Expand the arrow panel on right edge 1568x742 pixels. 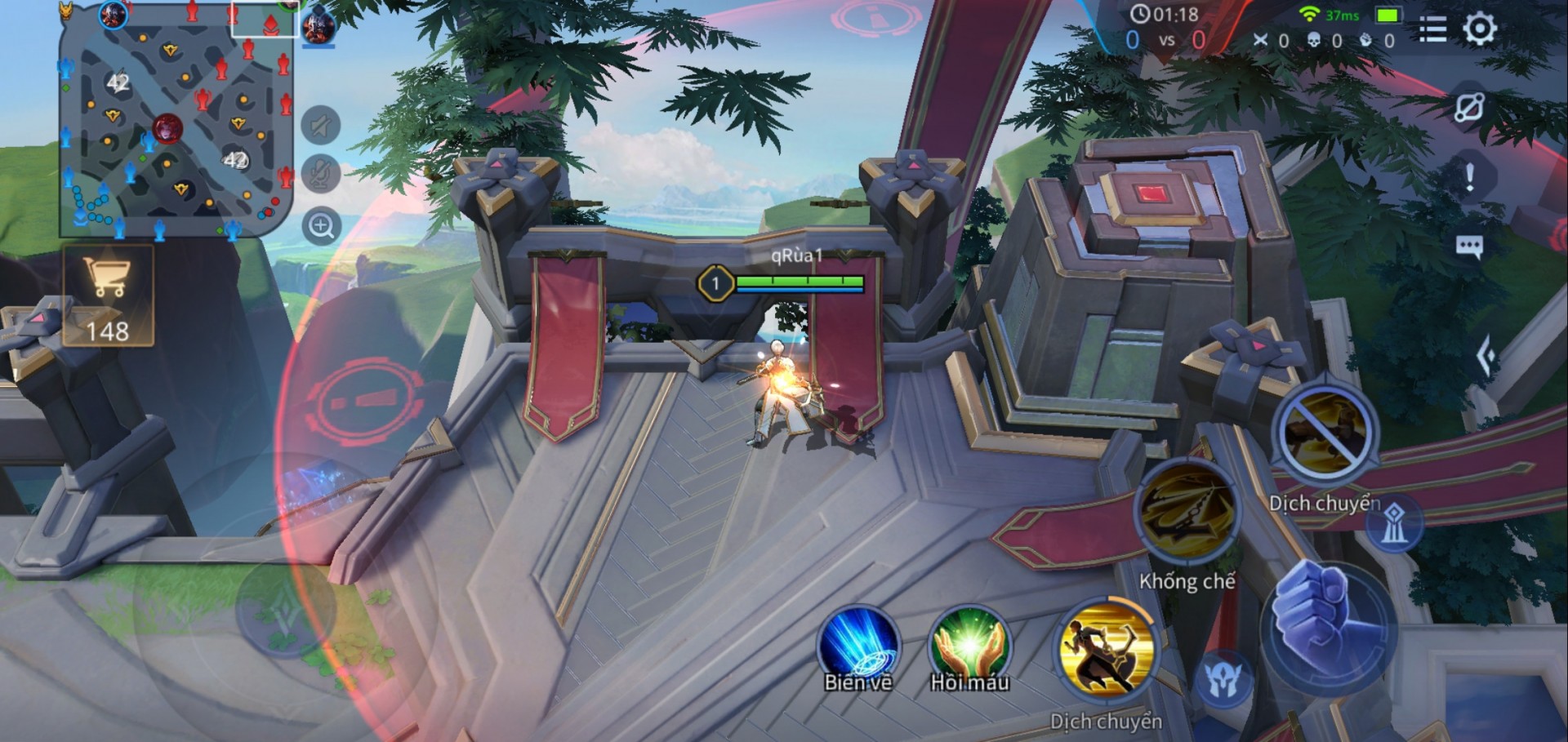[x=1486, y=356]
